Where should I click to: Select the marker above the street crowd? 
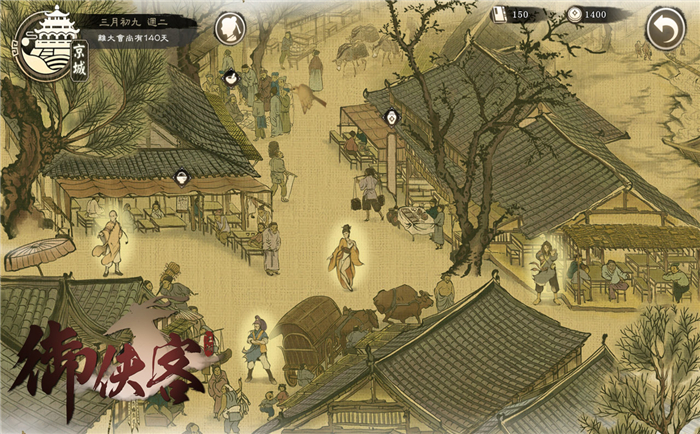pyautogui.click(x=230, y=76)
